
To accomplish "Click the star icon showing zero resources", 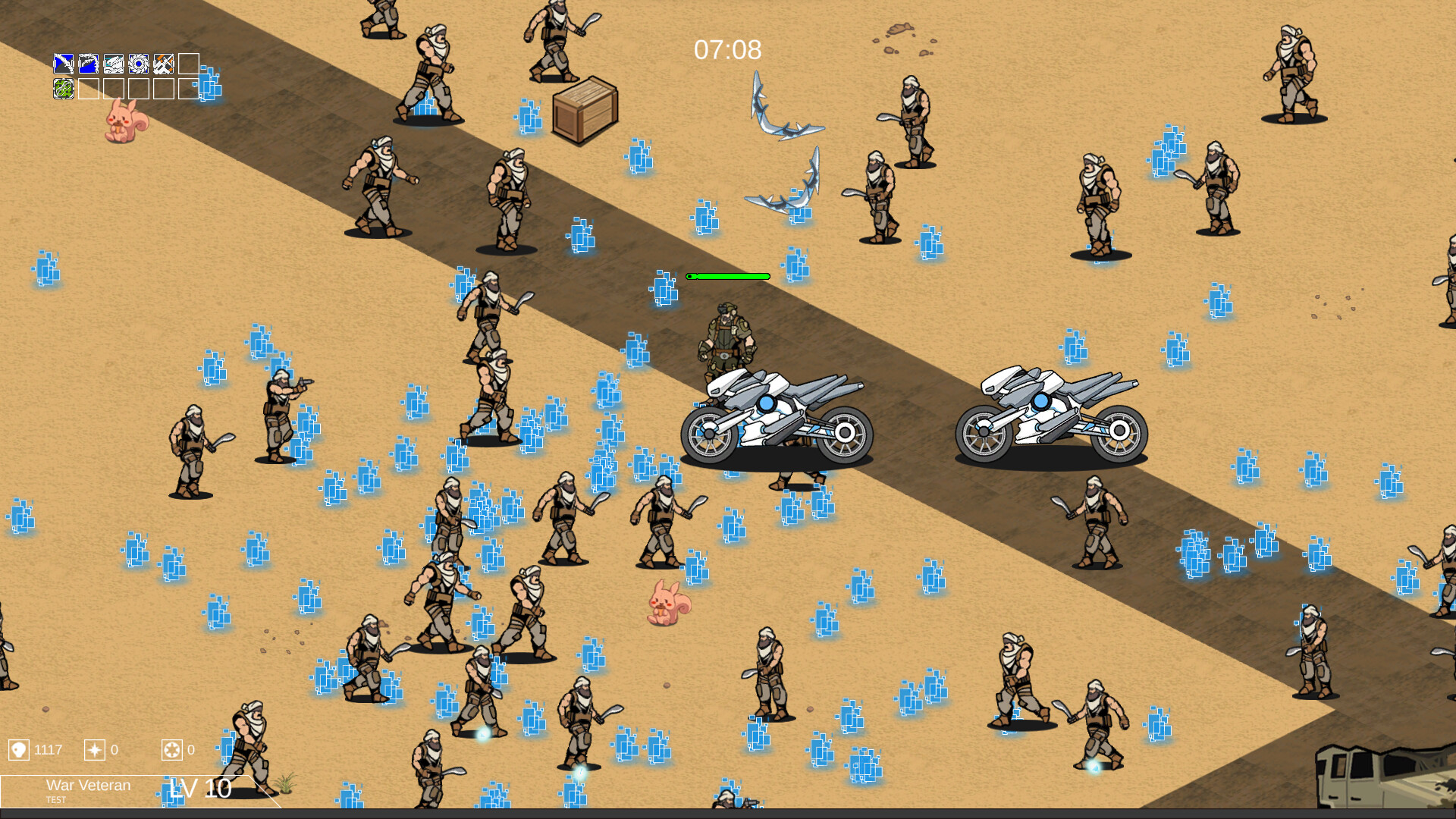I will coord(93,750).
